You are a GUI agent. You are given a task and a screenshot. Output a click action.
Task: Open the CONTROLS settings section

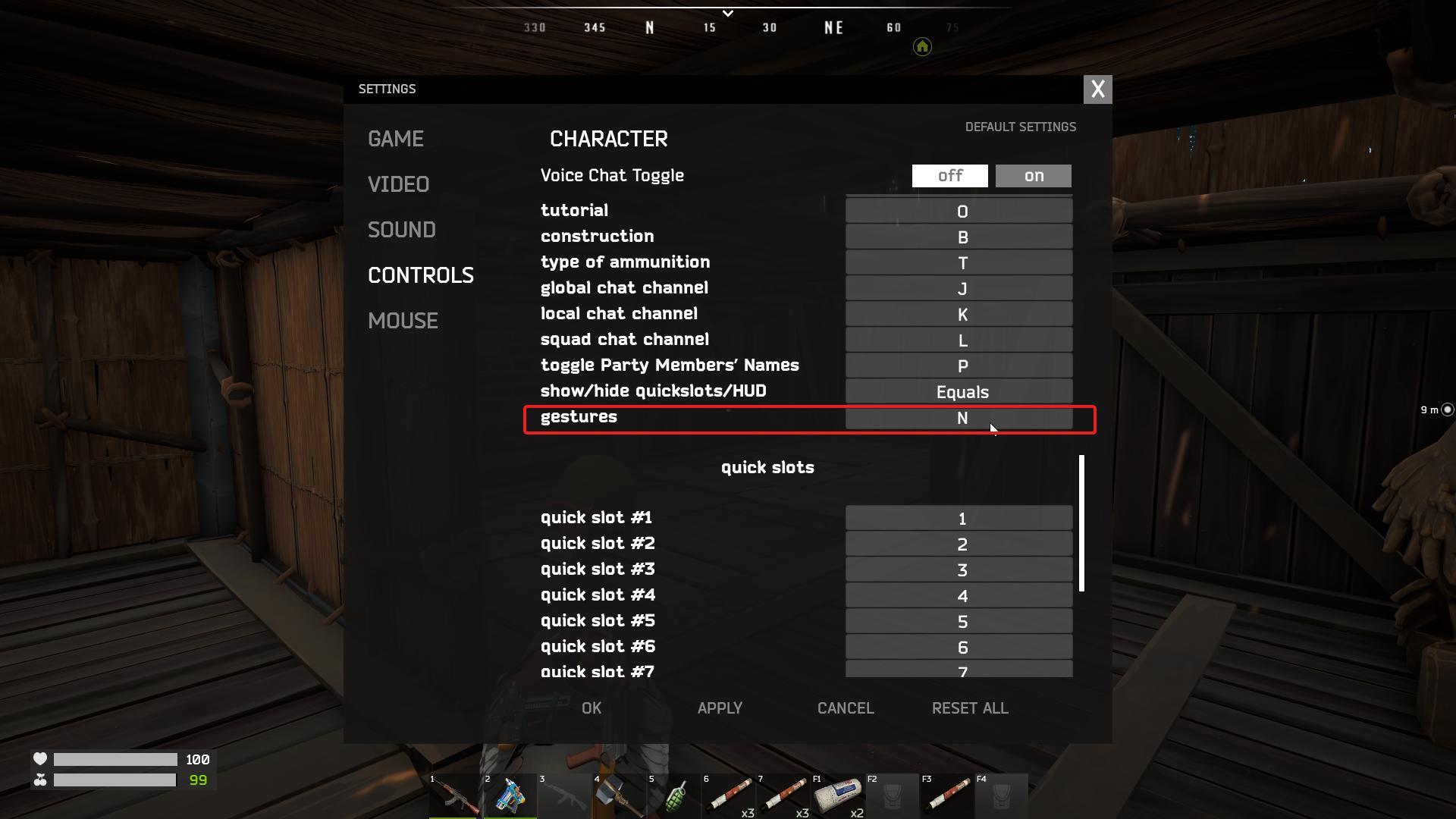click(421, 275)
